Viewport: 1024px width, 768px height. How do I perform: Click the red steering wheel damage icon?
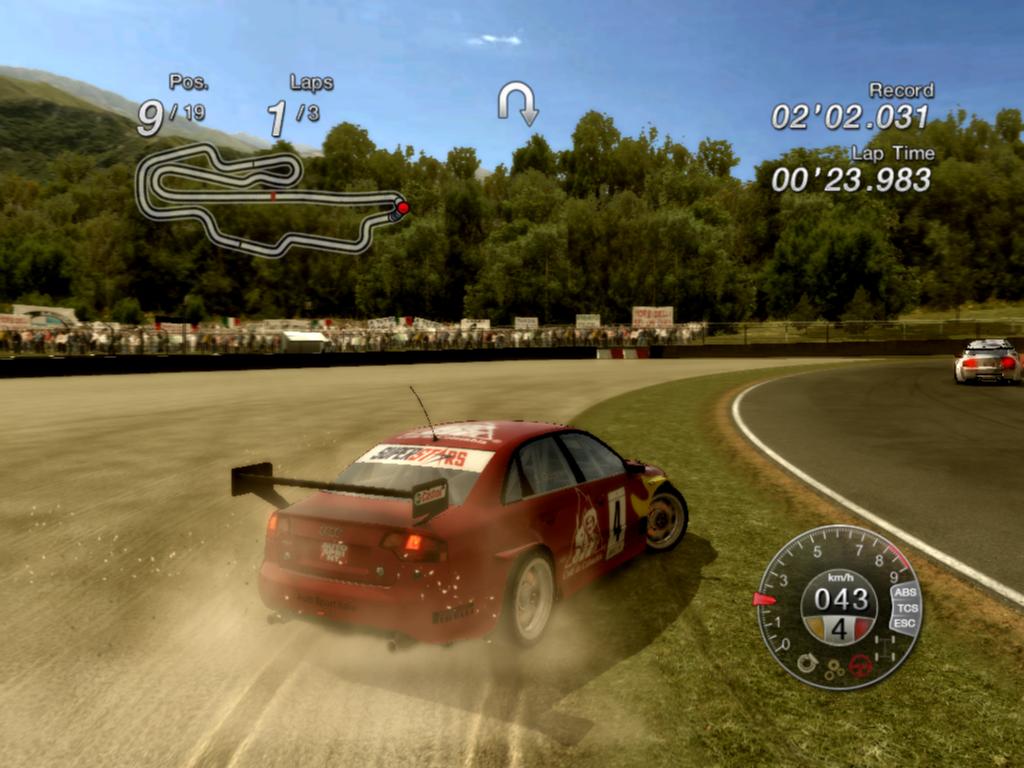[859, 665]
